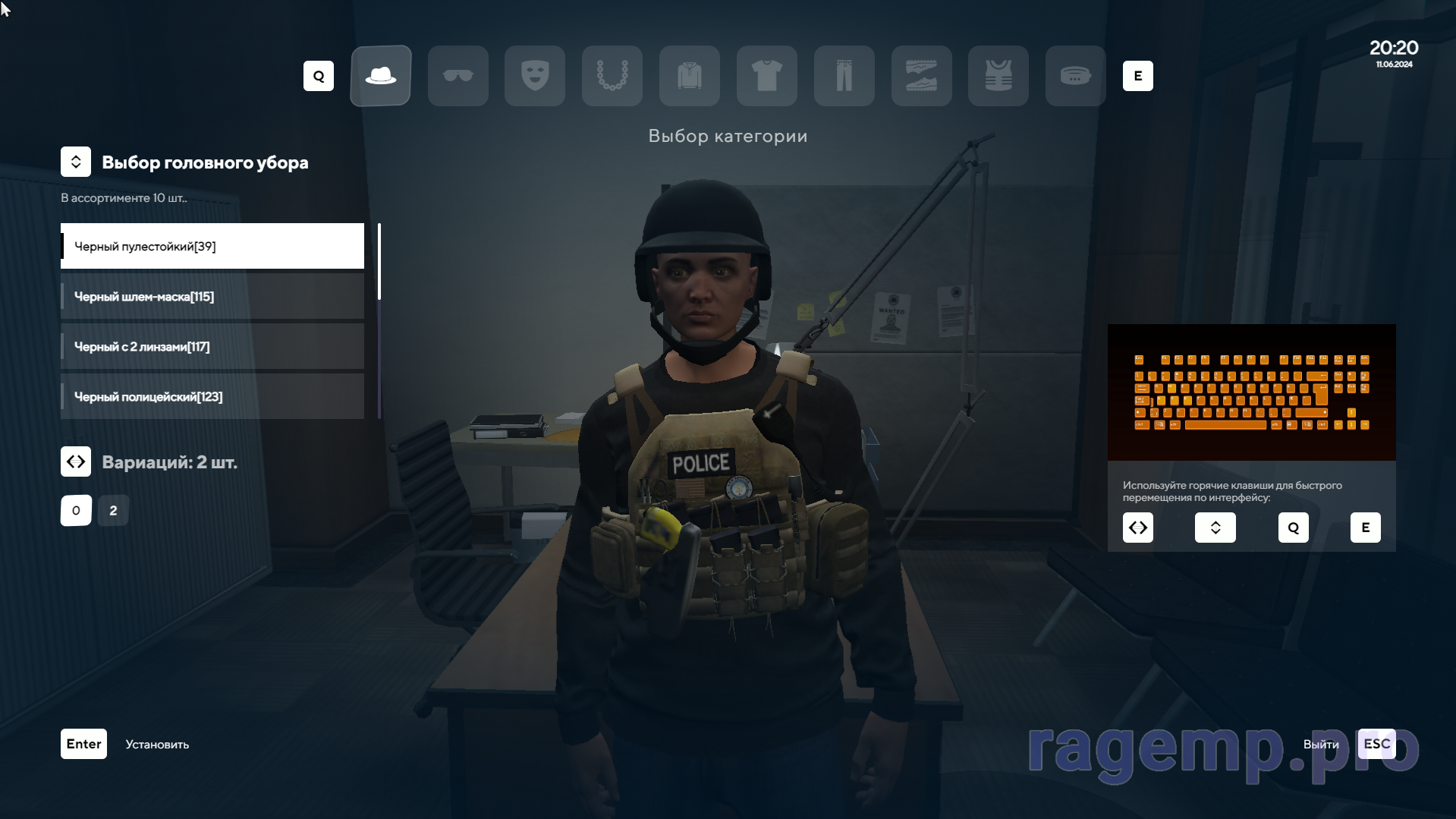Viewport: 1456px width, 819px height.
Task: Choose 'Черный шлем-маска[115]' from the list
Action: pyautogui.click(x=212, y=297)
